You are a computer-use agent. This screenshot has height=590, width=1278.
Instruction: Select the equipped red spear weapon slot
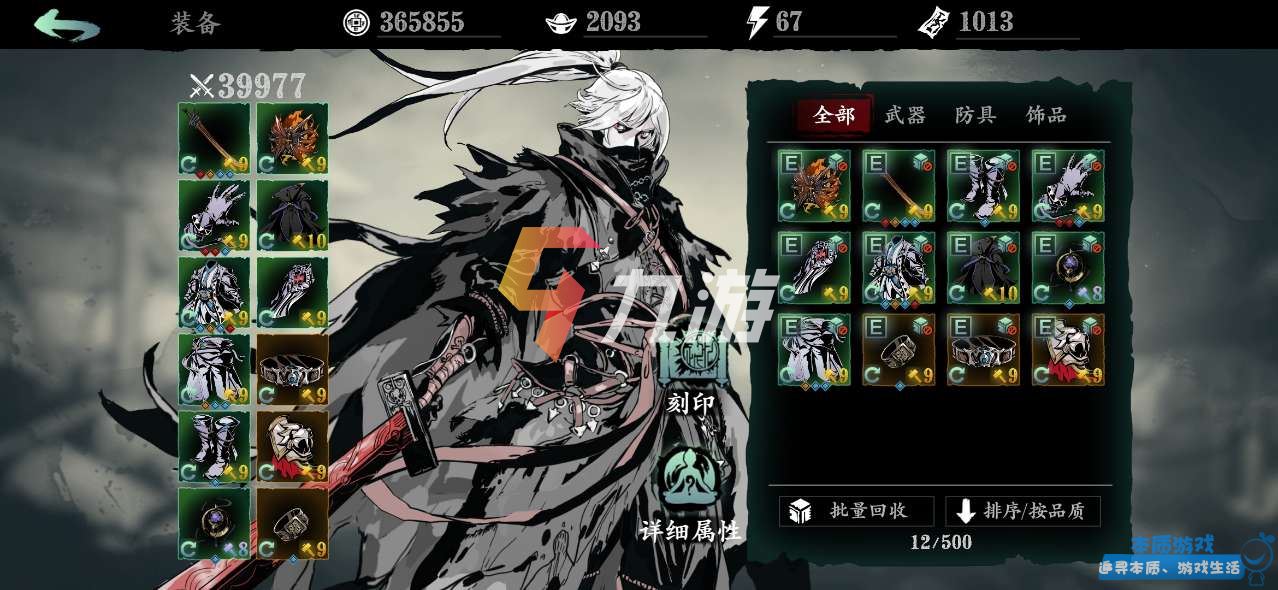[214, 138]
